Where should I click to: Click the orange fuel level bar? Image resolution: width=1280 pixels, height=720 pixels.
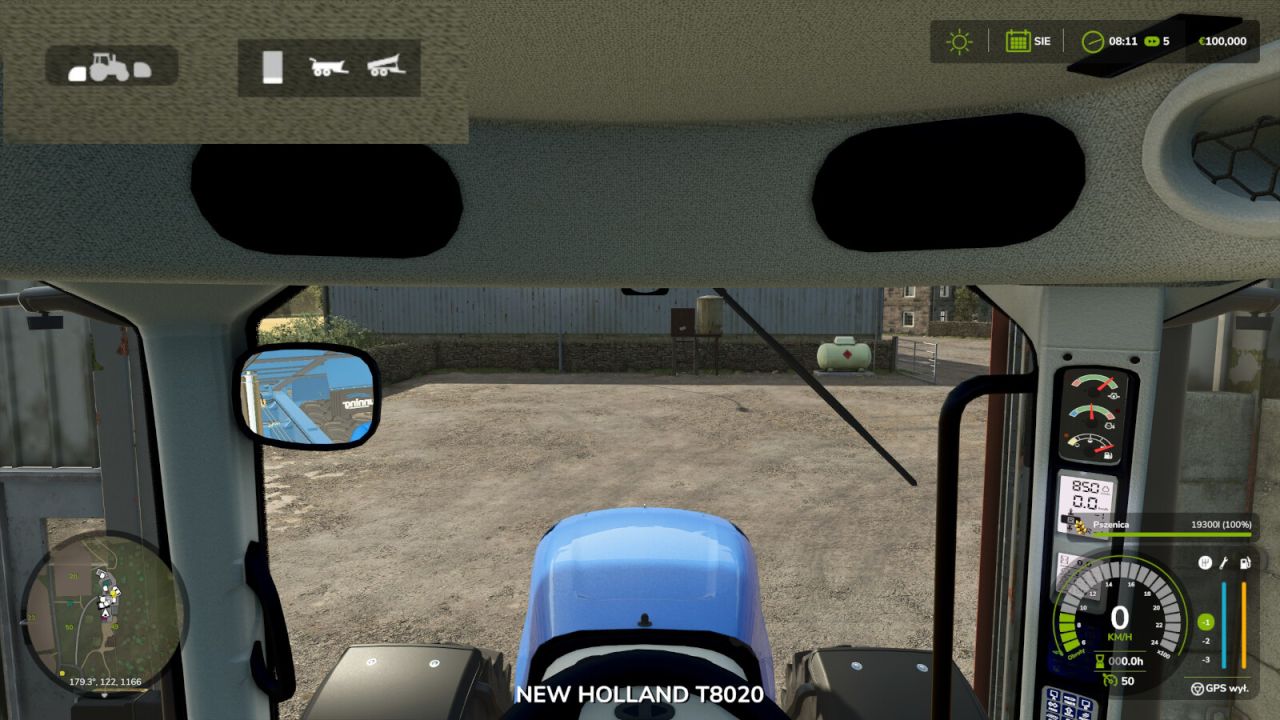click(x=1244, y=622)
